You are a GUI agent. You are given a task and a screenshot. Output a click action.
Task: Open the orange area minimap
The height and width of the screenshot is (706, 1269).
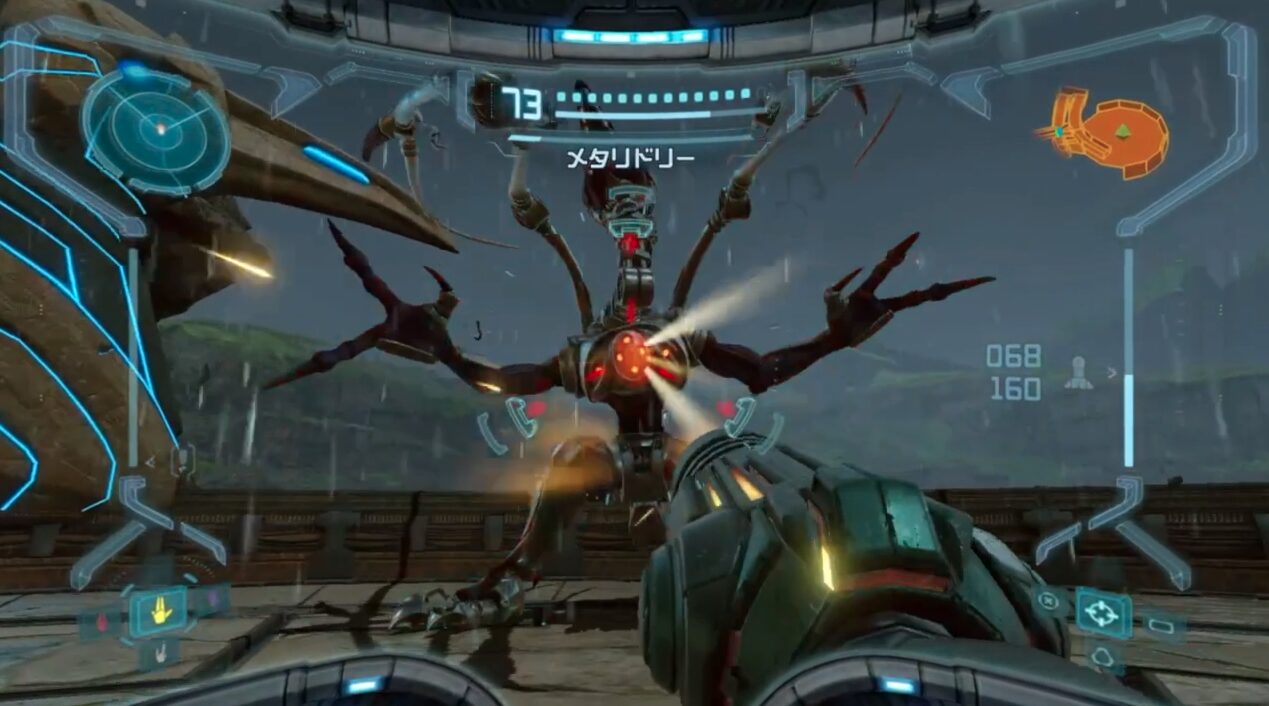pos(1111,133)
